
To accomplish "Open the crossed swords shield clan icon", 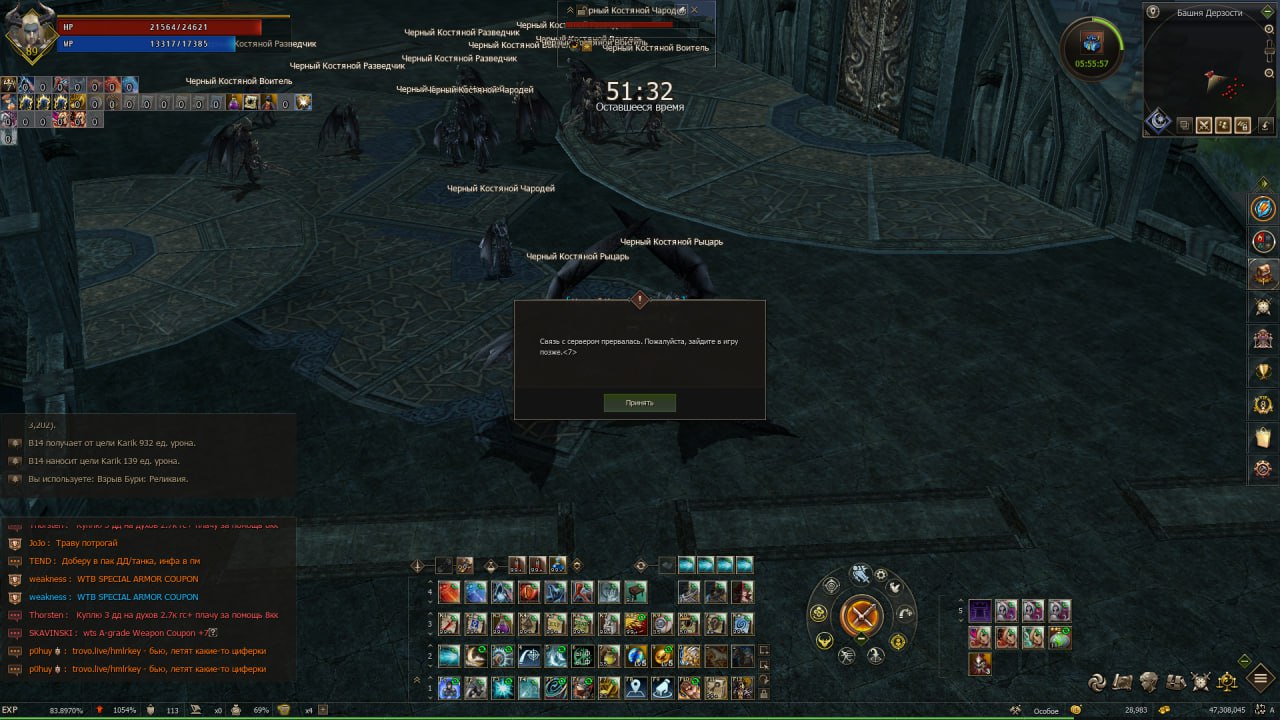I will 1200,682.
